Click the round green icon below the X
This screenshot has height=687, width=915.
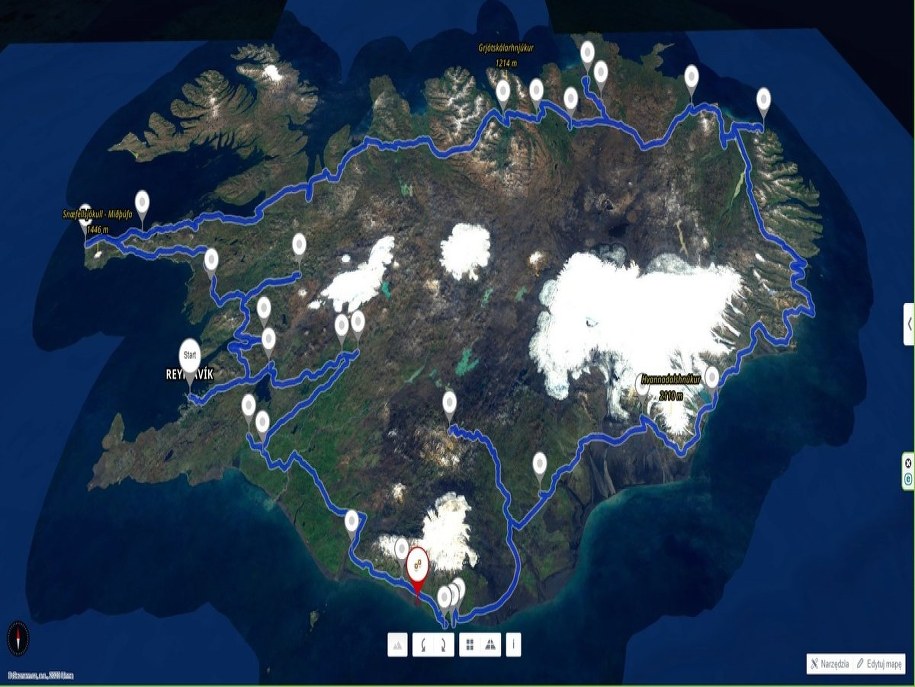[908, 479]
